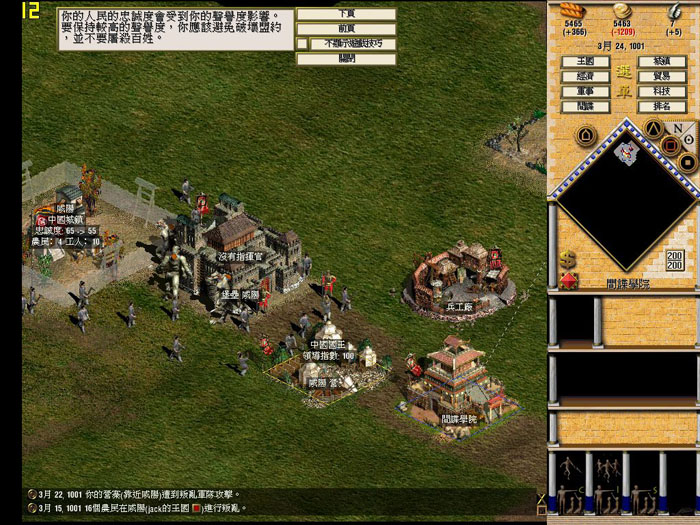Close the game tips box (關閉)
This screenshot has height=525, width=700.
click(346, 59)
